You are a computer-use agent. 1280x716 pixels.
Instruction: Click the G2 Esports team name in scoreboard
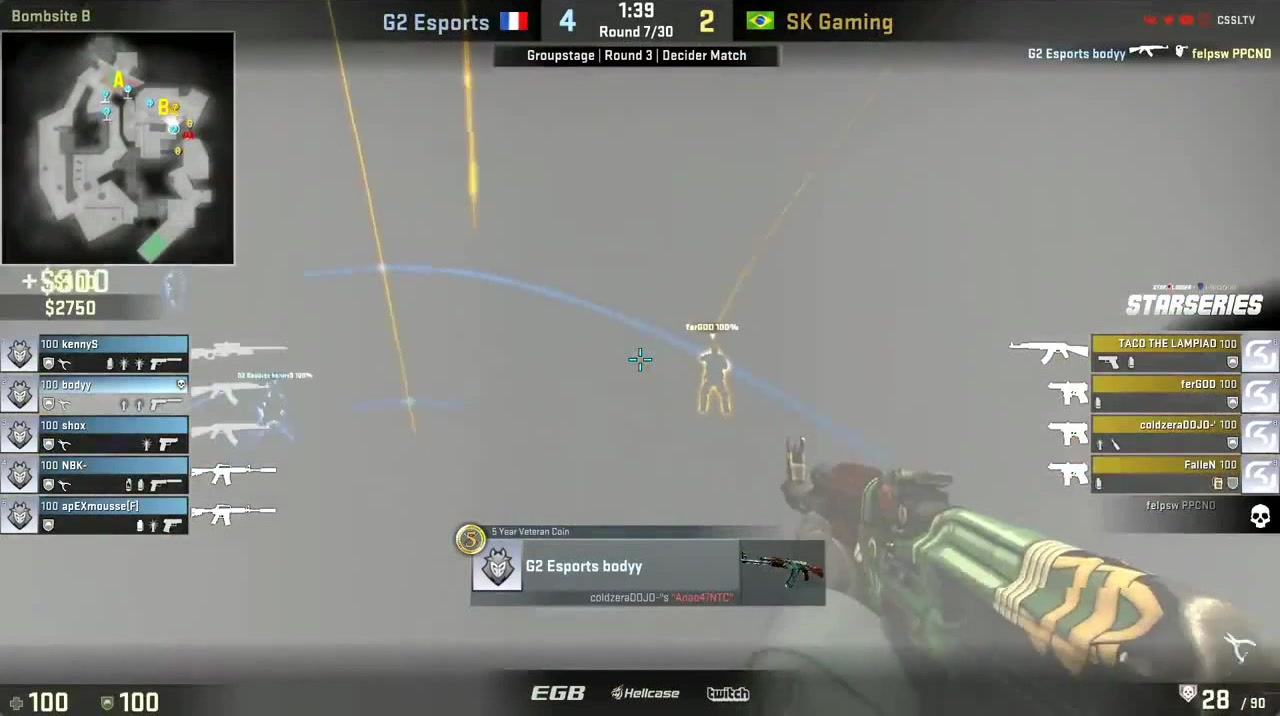[x=436, y=22]
